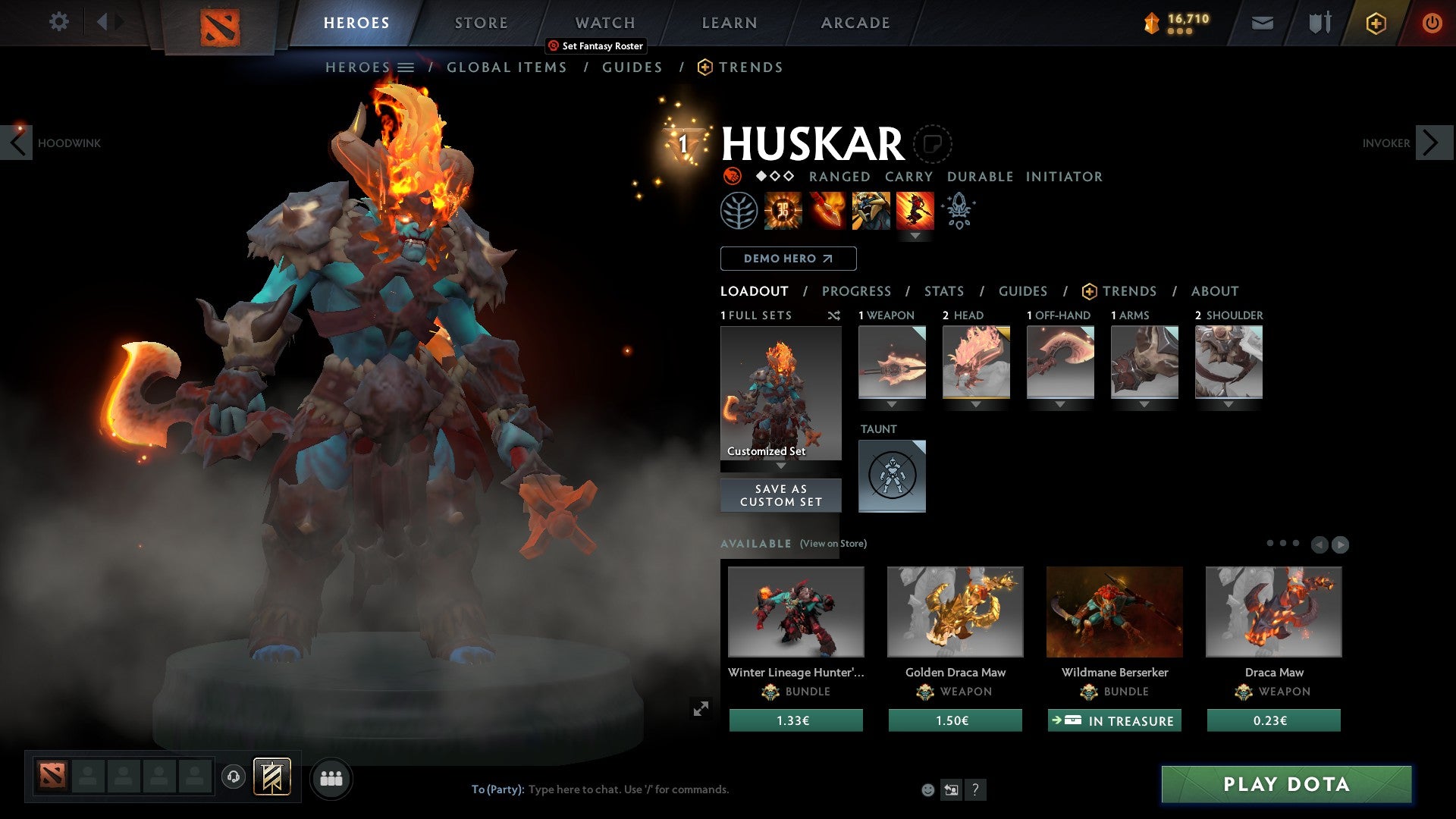The width and height of the screenshot is (1456, 819).
Task: Click the Set Fantasy Roster notification toggle
Action: coord(595,45)
